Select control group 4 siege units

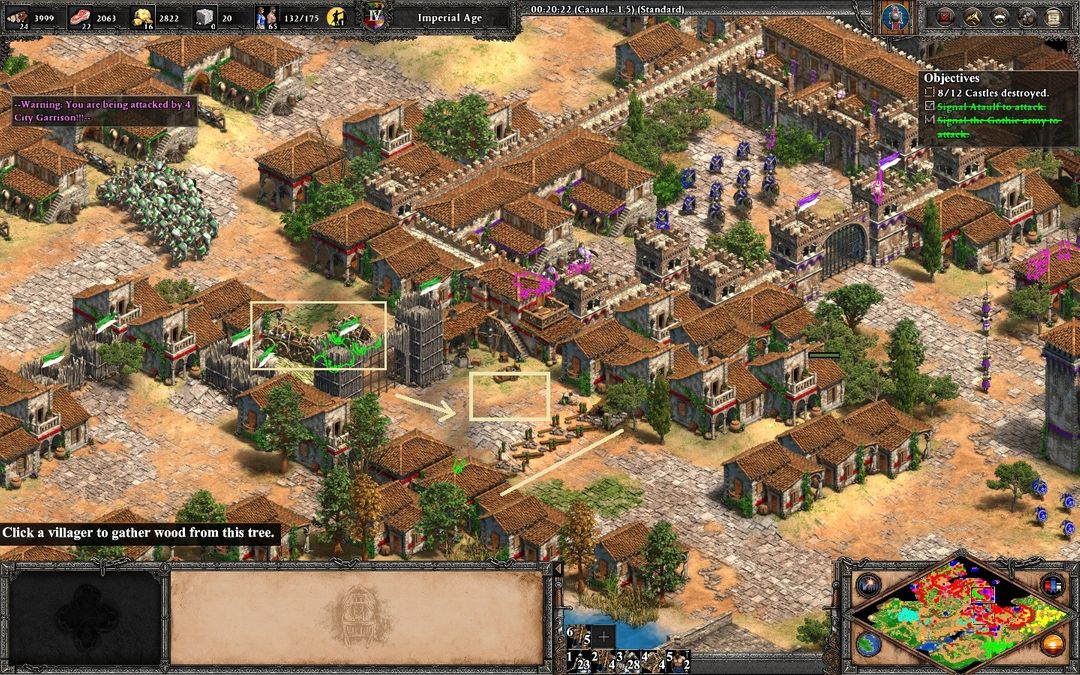653,661
